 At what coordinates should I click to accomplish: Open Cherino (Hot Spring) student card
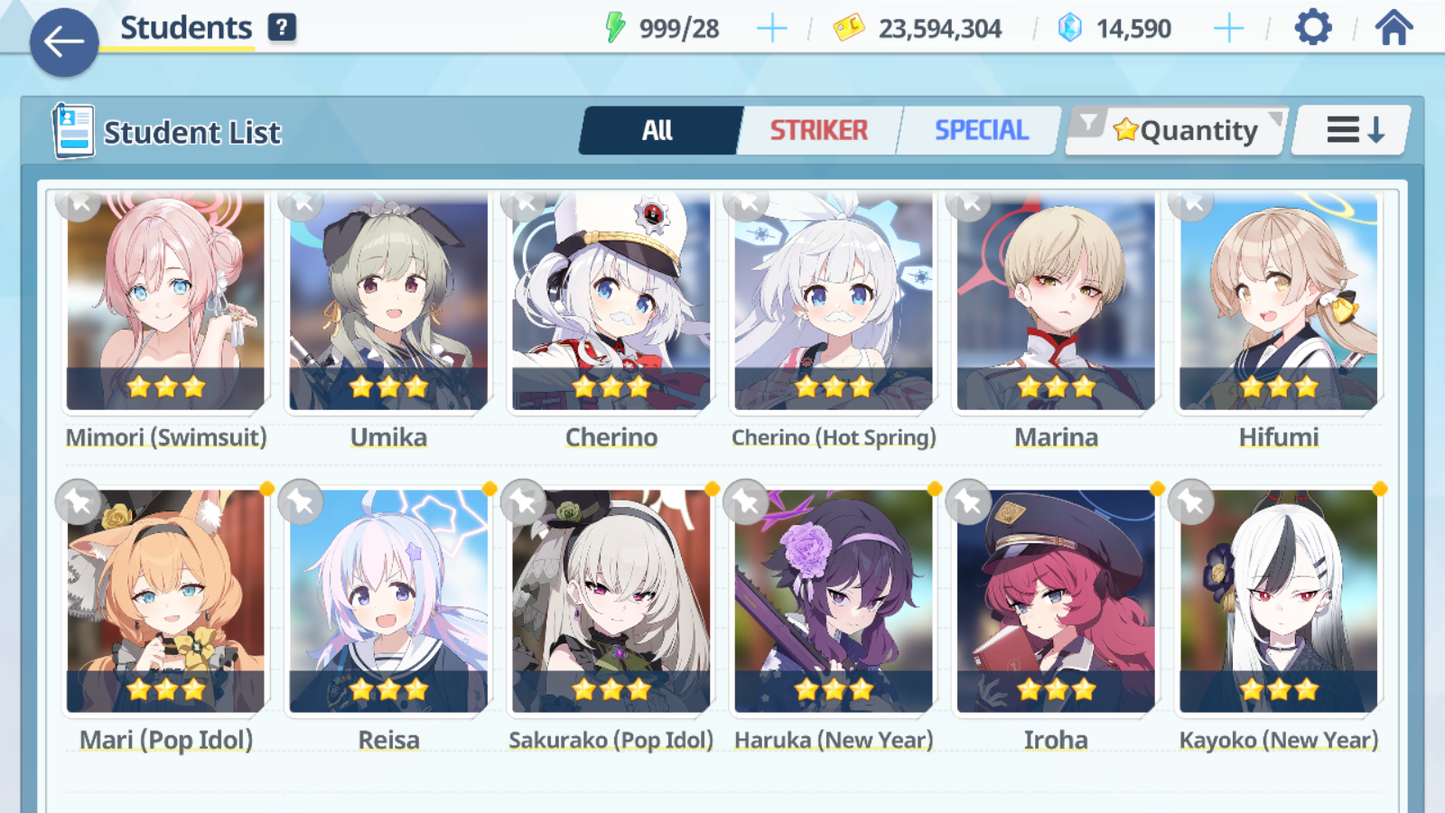tap(833, 303)
